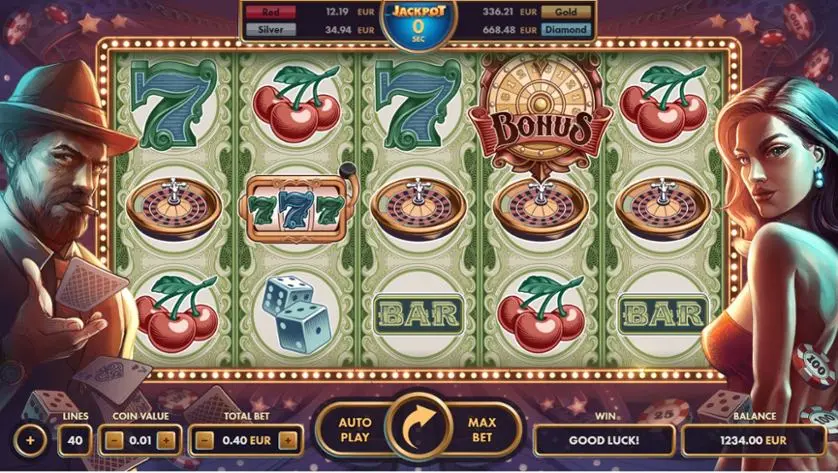Raise the total bet amount
This screenshot has height=473, width=838.
(x=289, y=439)
